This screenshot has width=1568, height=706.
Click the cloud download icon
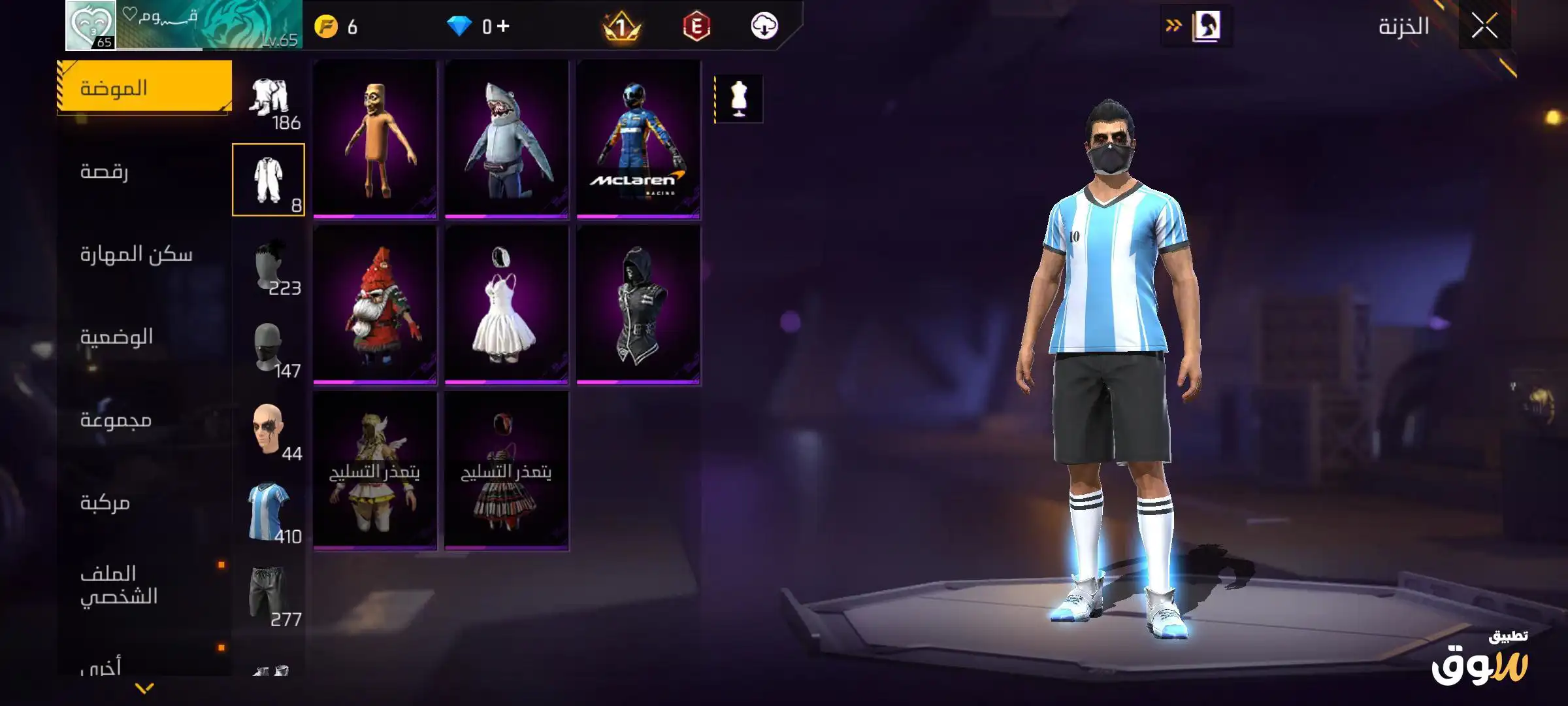tap(764, 27)
